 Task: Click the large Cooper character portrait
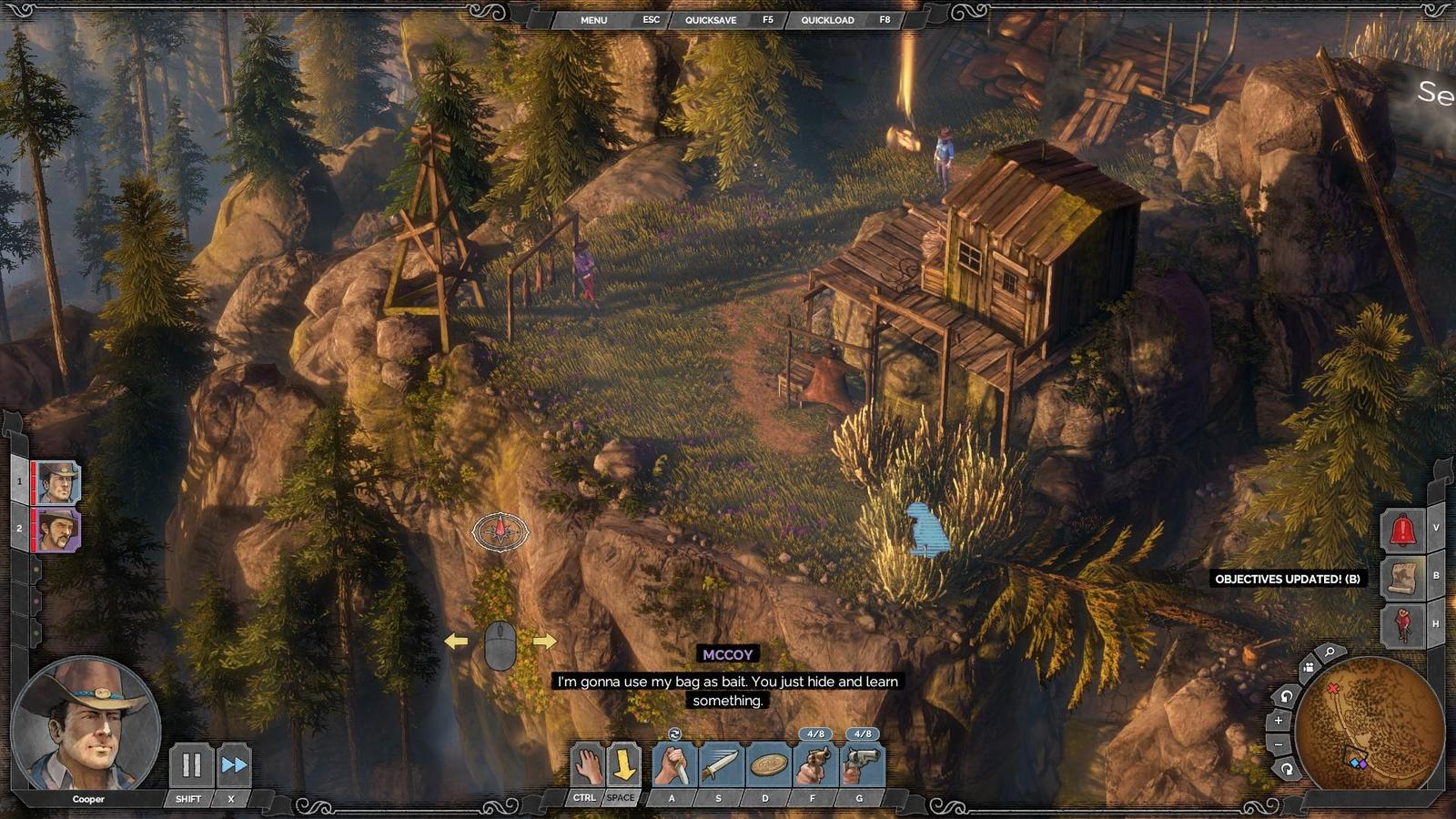click(x=86, y=725)
